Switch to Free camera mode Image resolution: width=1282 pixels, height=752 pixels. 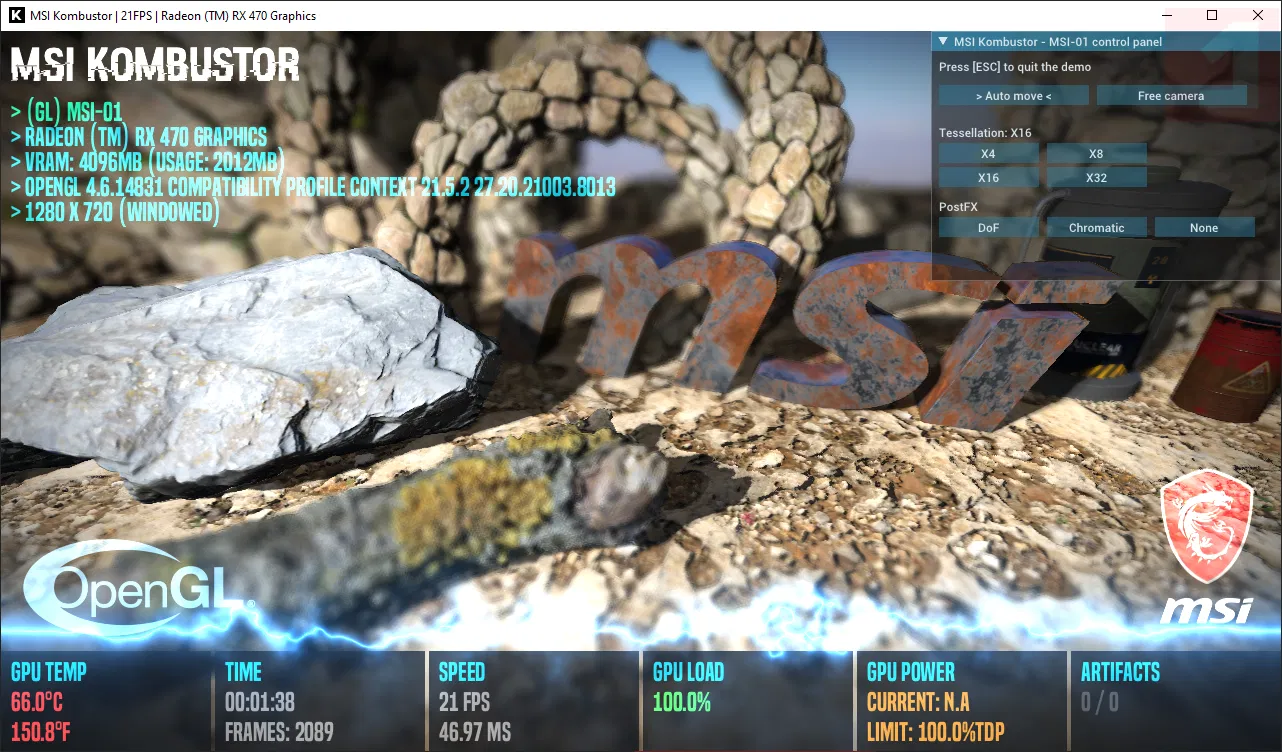1171,96
